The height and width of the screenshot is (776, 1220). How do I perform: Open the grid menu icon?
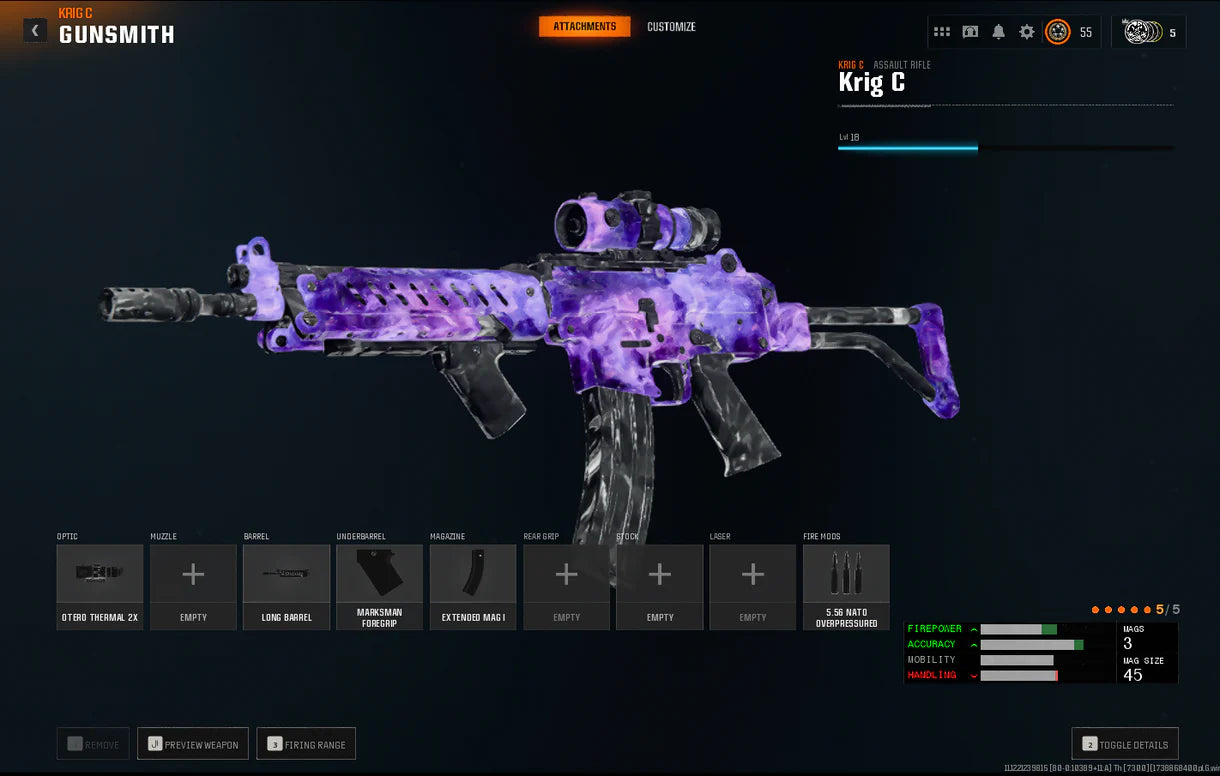pyautogui.click(x=942, y=32)
